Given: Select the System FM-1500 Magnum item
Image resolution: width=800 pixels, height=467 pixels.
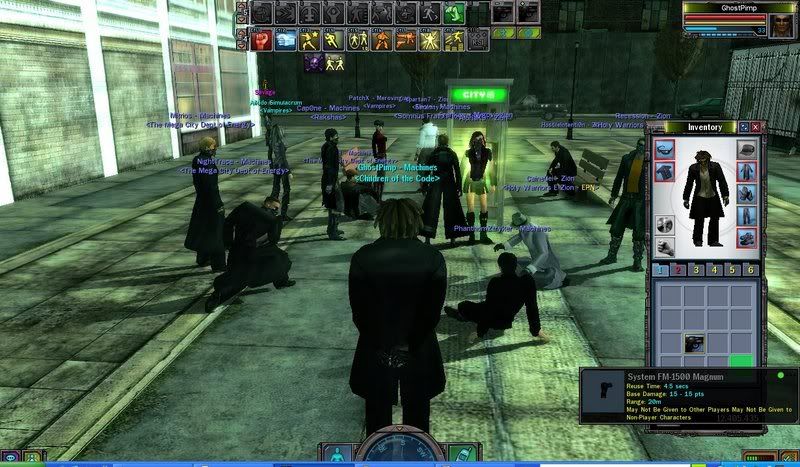Looking at the screenshot, I should 696,344.
